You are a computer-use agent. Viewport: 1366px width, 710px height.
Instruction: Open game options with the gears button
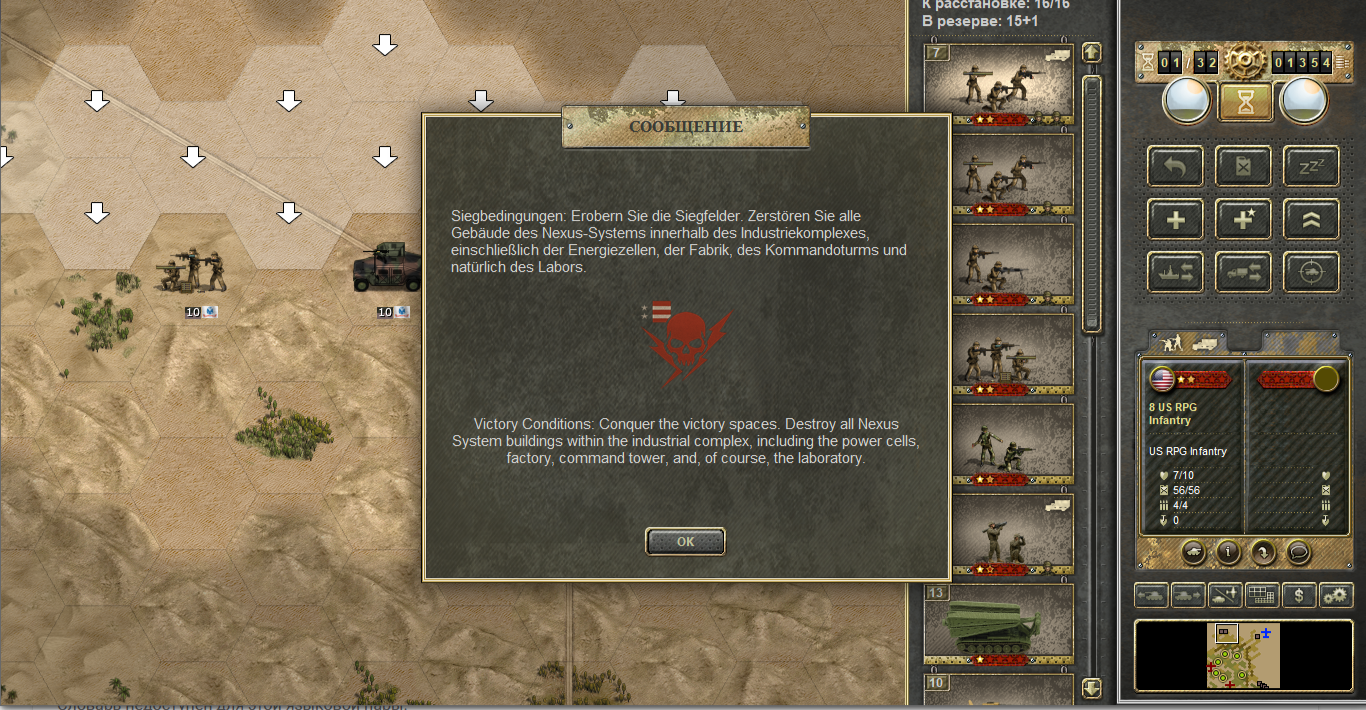coord(1335,595)
